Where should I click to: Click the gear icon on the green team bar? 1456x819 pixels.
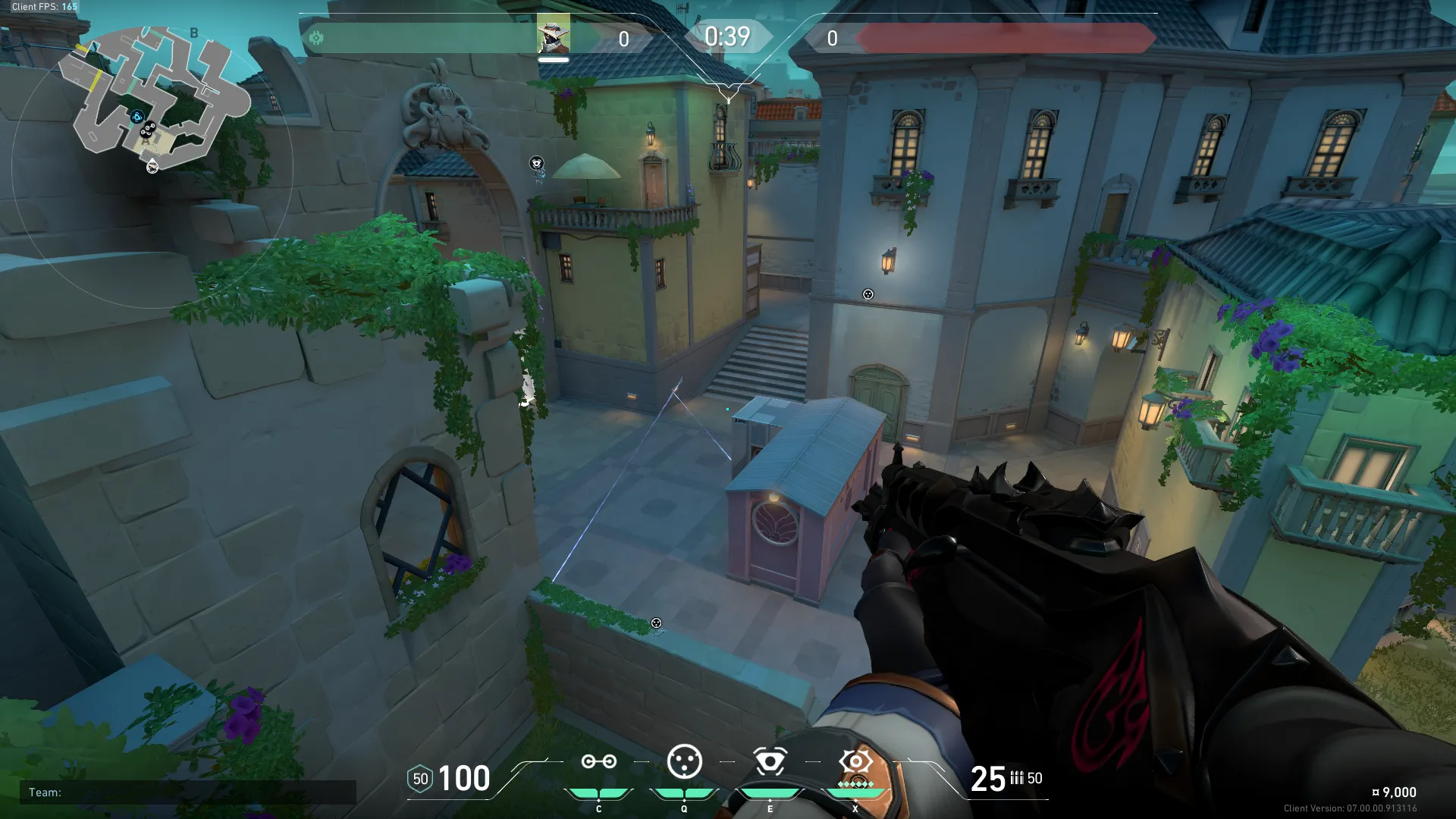[x=316, y=38]
